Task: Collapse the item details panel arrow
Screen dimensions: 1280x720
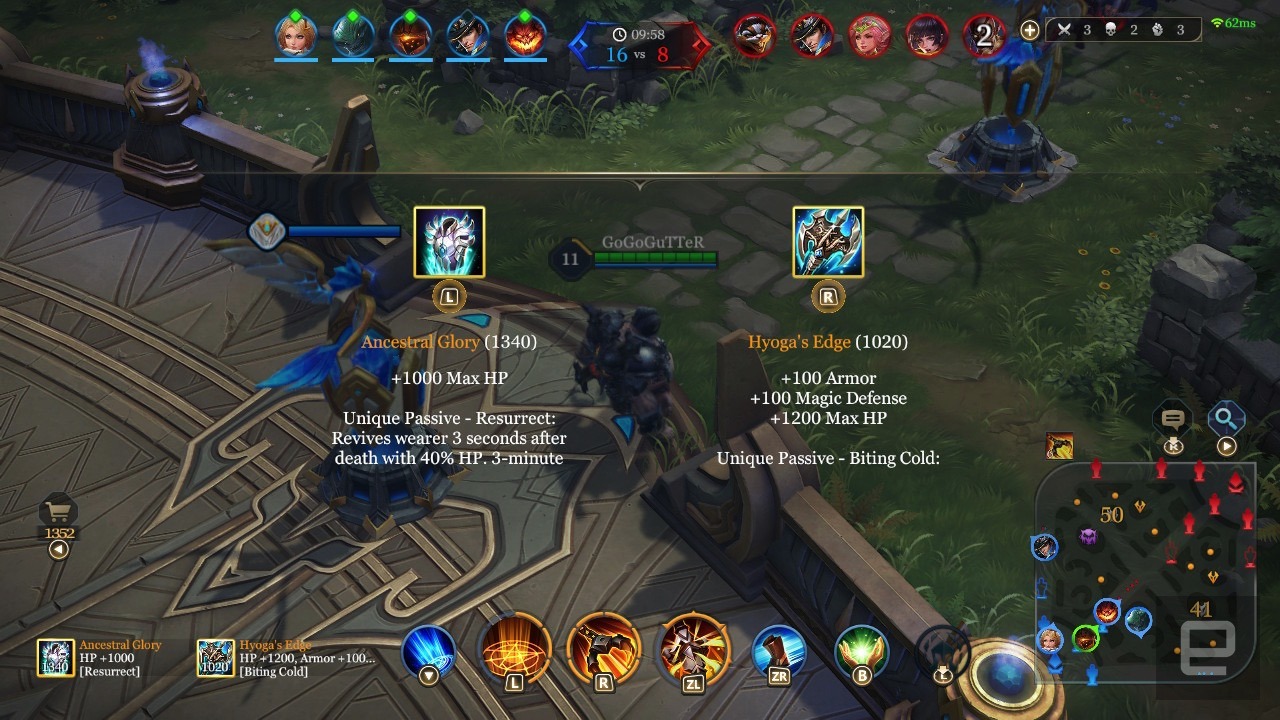Action: tap(640, 185)
